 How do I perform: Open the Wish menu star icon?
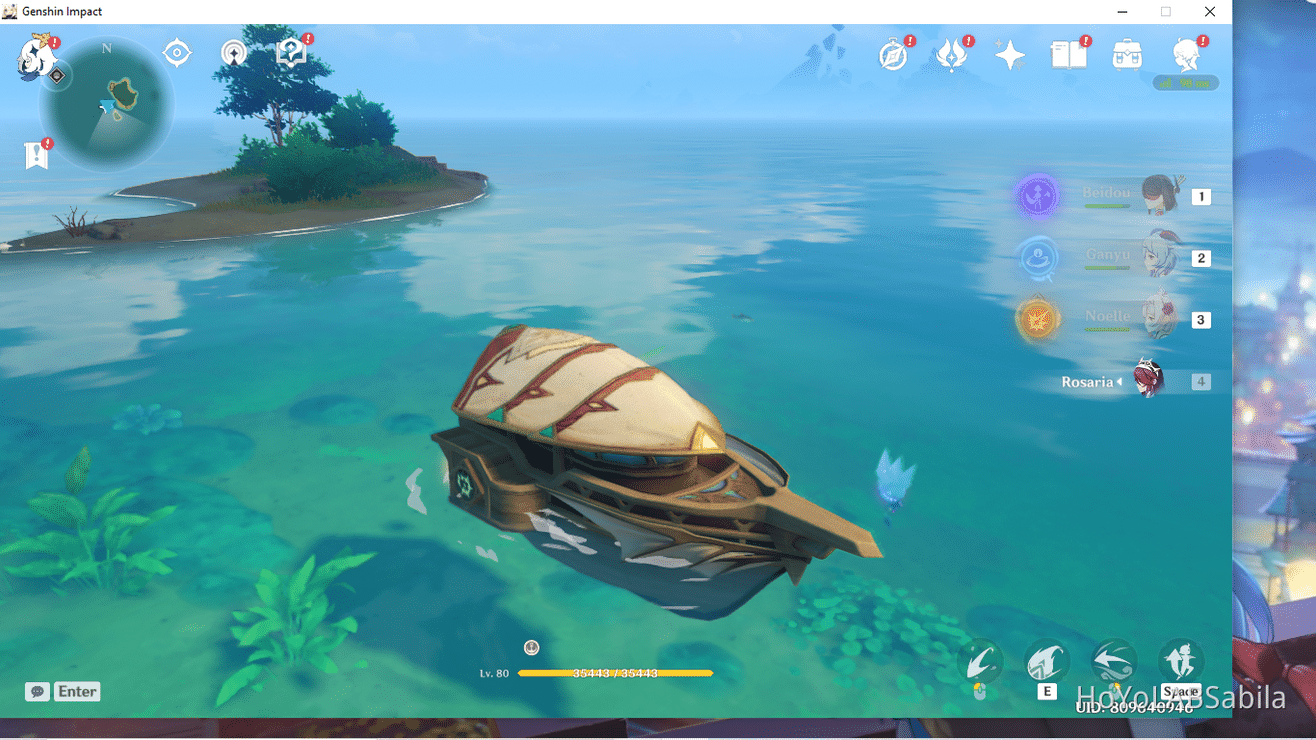[x=1009, y=55]
